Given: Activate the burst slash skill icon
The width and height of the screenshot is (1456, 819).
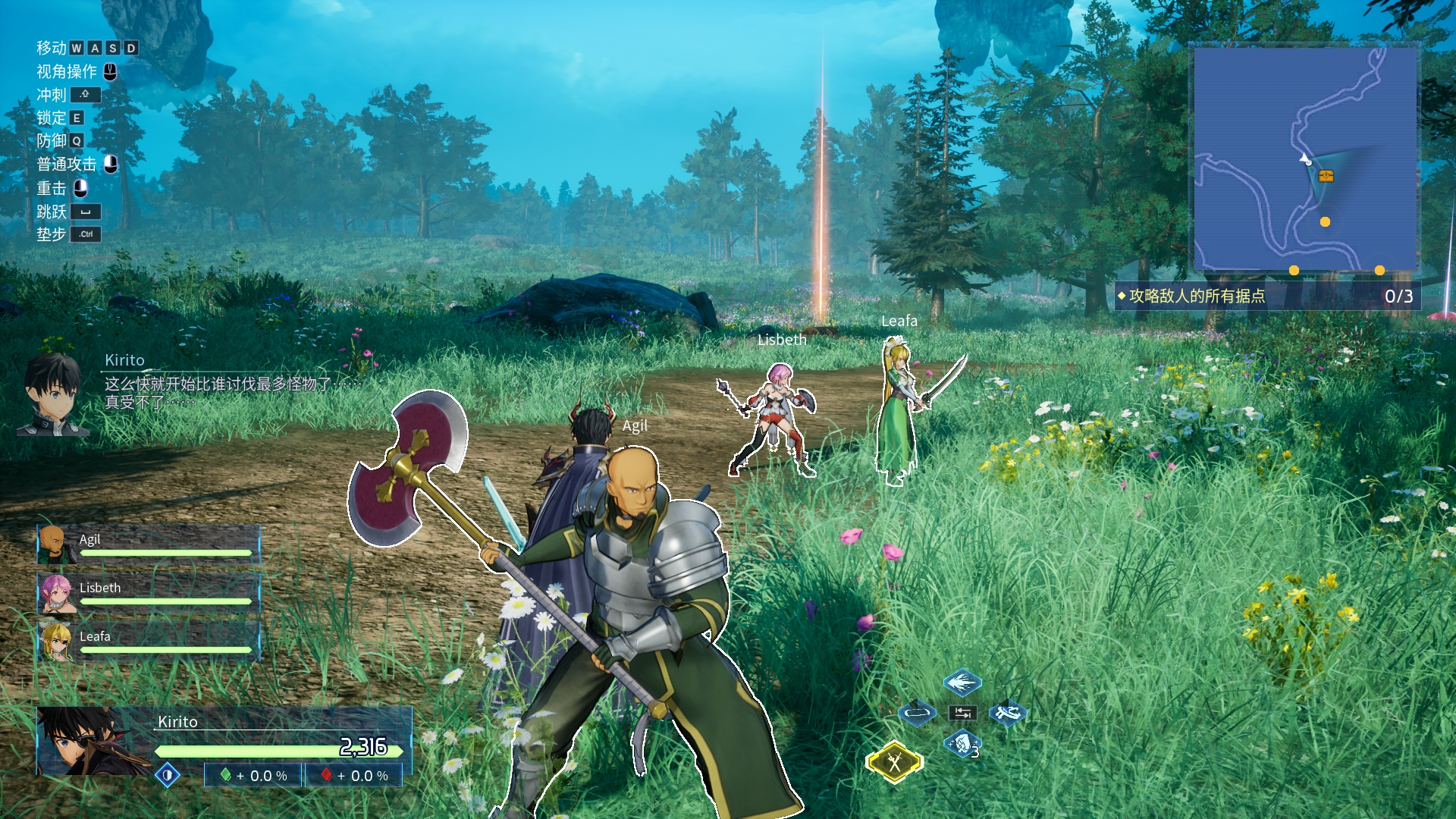Looking at the screenshot, I should click(x=962, y=682).
